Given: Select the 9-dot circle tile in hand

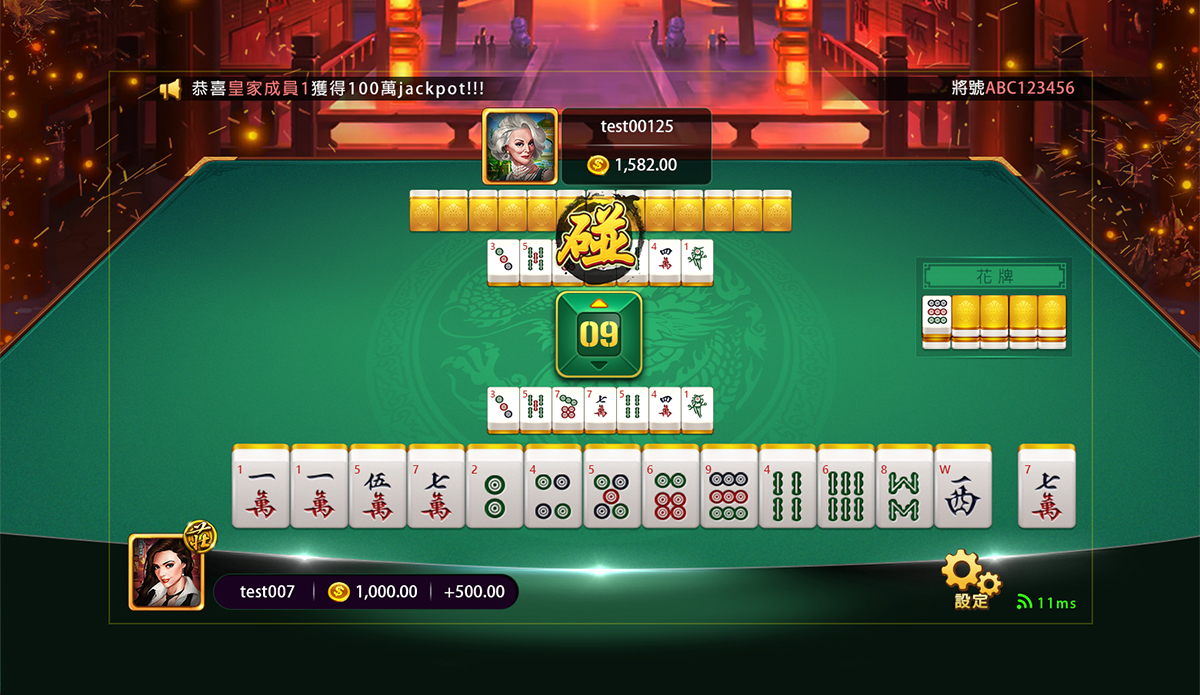Looking at the screenshot, I should [730, 487].
